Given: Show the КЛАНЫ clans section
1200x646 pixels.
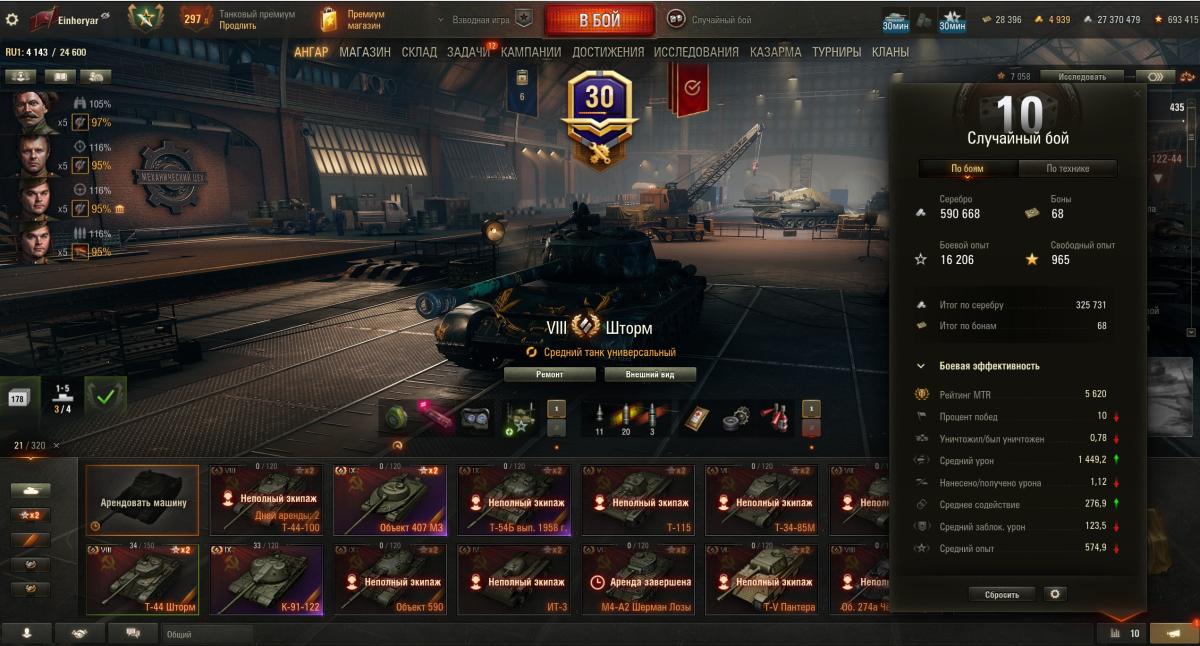Looking at the screenshot, I should pos(890,52).
